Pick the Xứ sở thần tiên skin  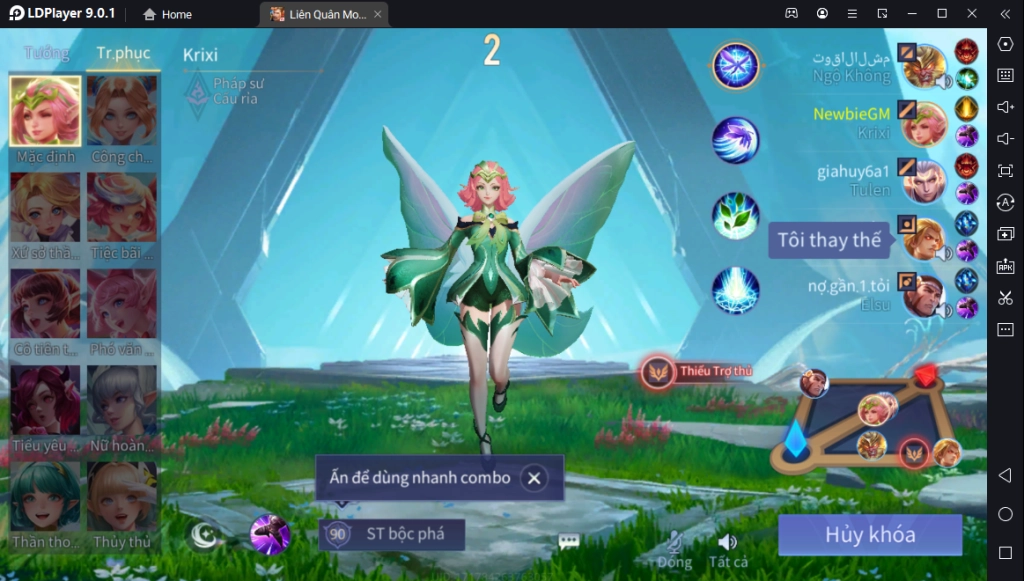pos(45,208)
